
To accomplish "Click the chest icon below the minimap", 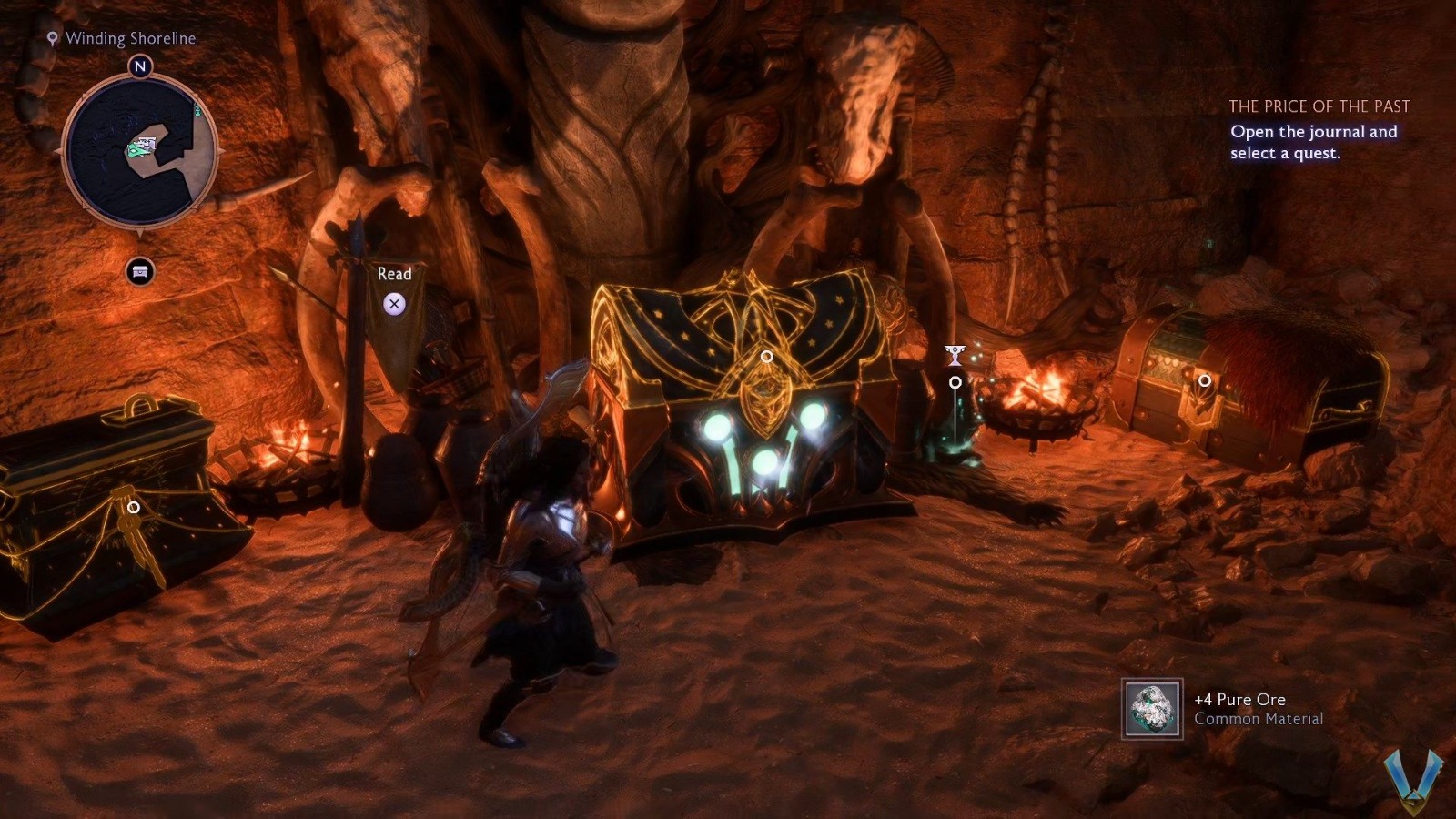I will point(138,272).
